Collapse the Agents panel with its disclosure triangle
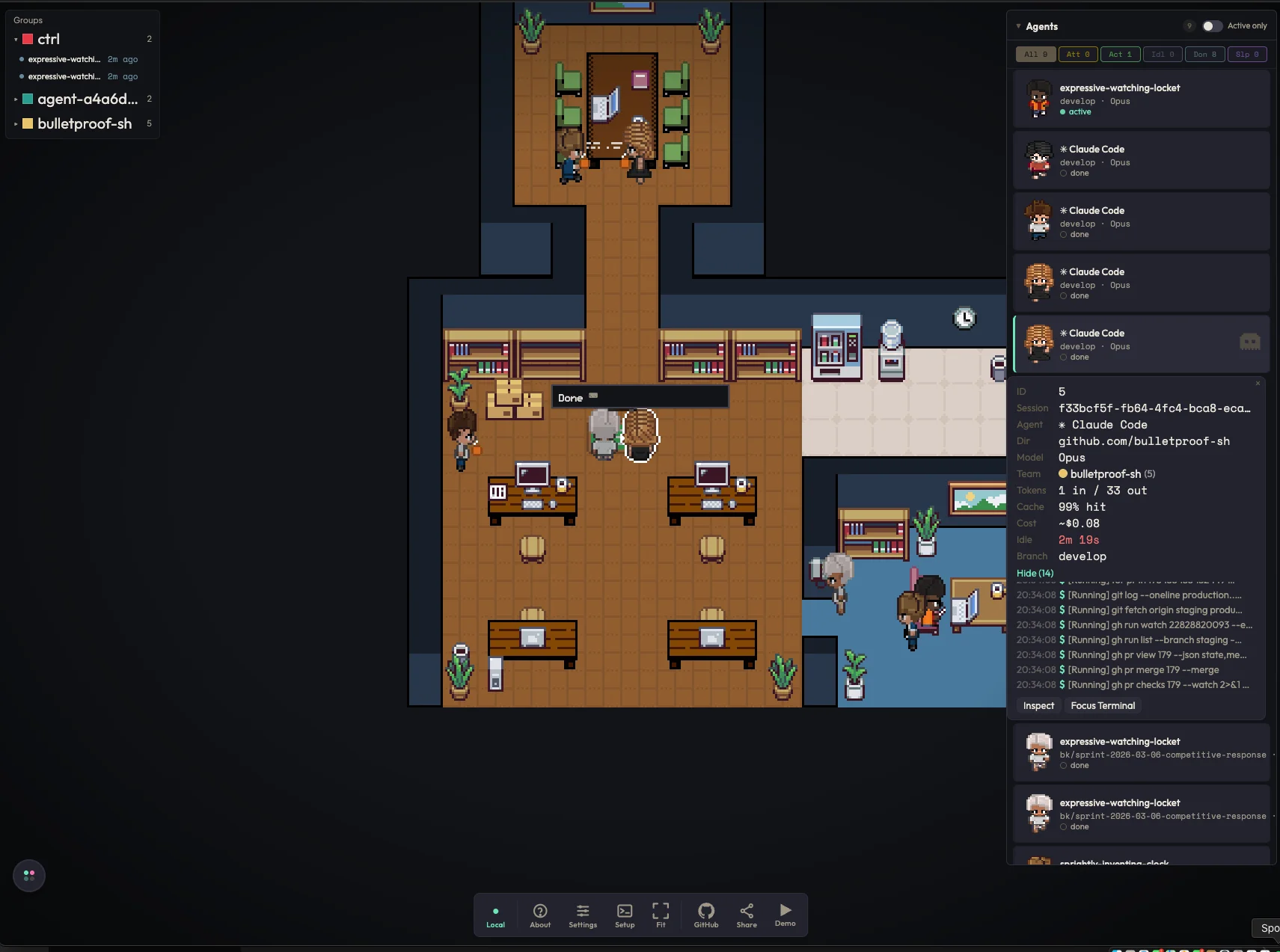 tap(1018, 25)
